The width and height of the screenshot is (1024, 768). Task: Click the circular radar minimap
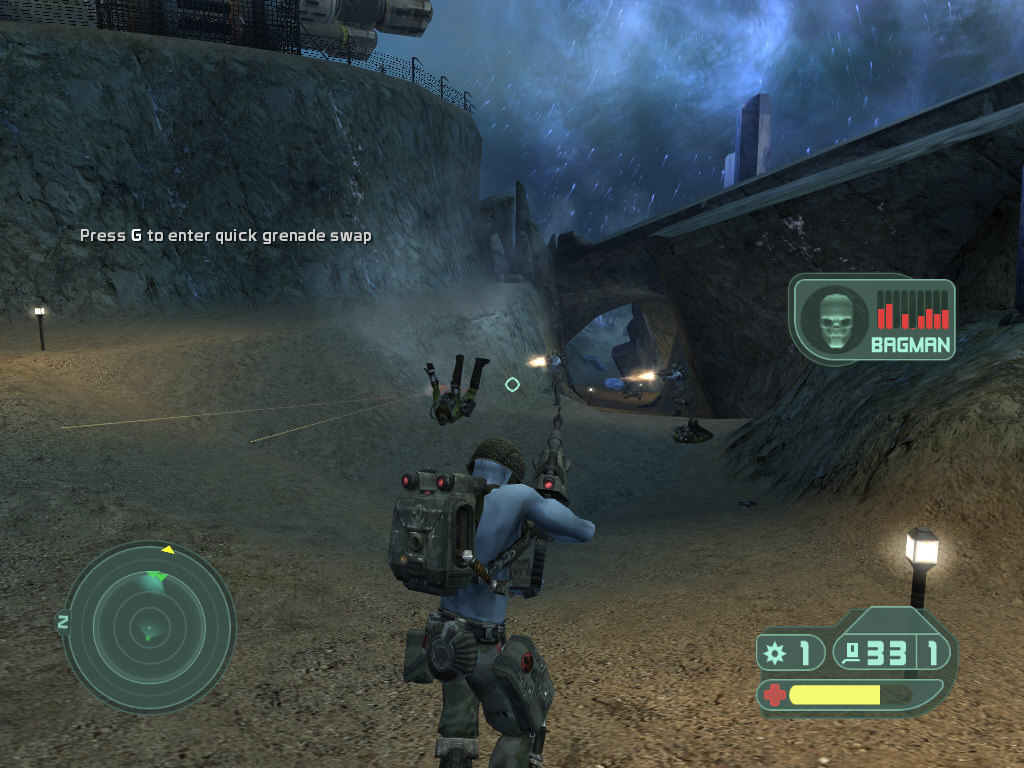coord(149,626)
